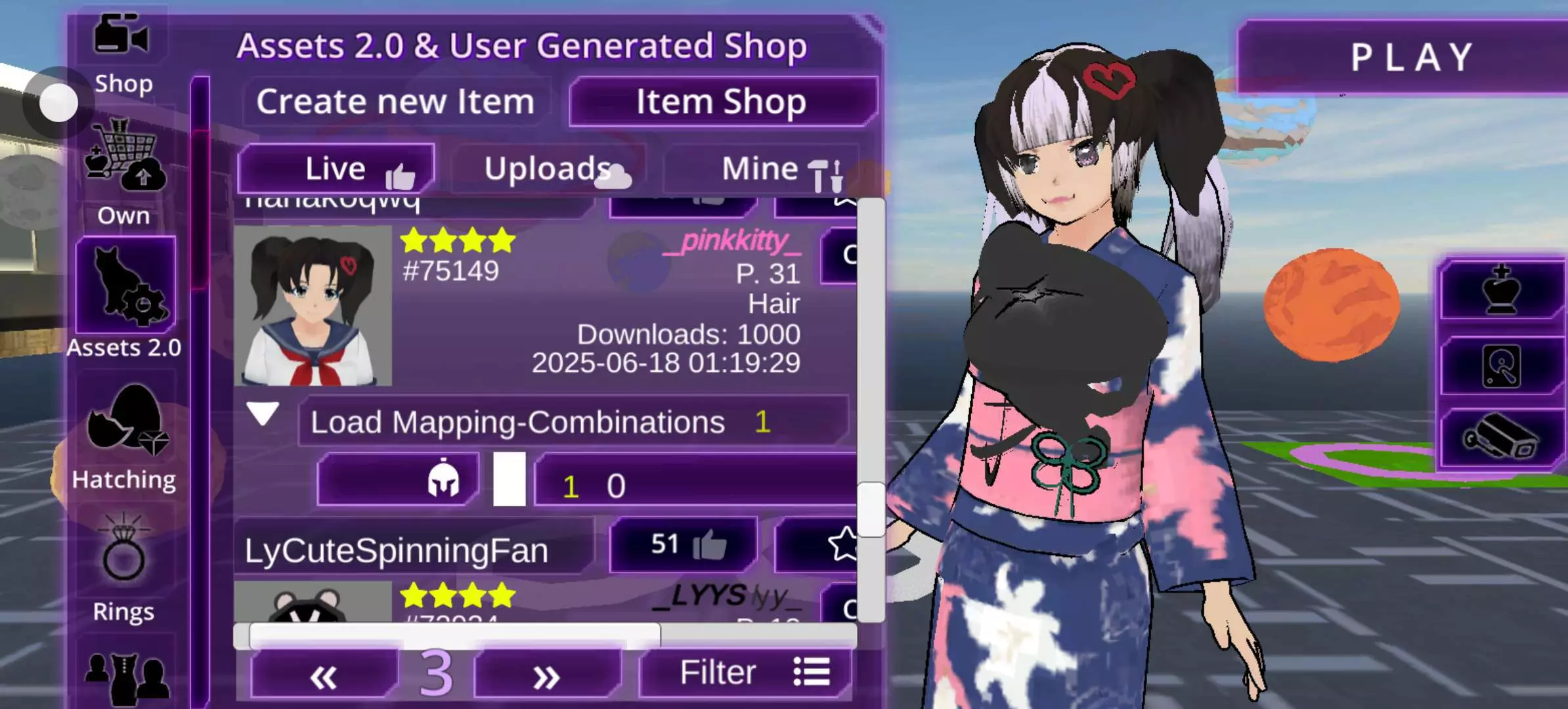Click the pigtail hair item thumbnail
The height and width of the screenshot is (709, 1568).
point(313,306)
